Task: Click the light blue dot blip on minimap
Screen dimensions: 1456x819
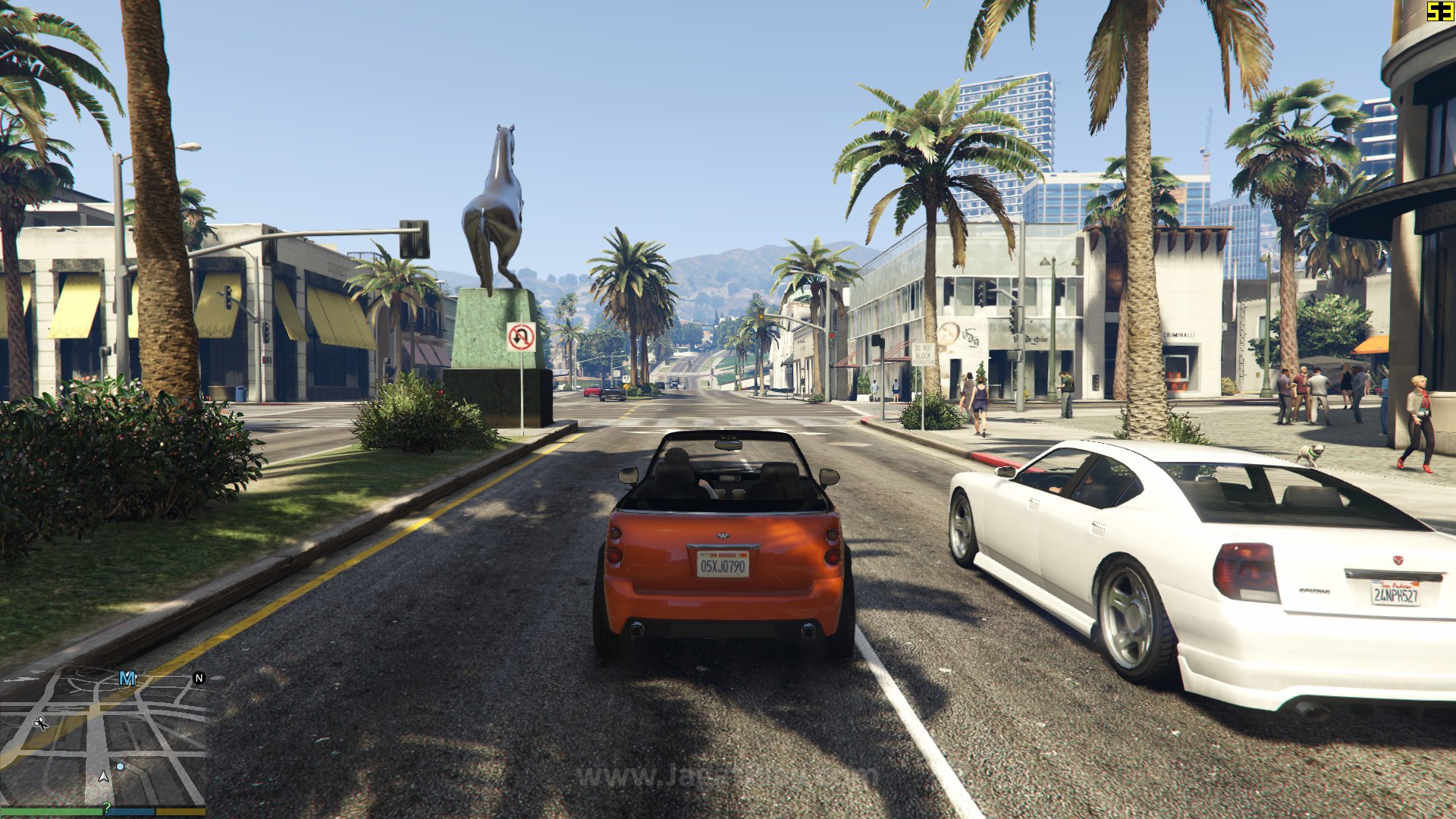Action: (x=120, y=767)
